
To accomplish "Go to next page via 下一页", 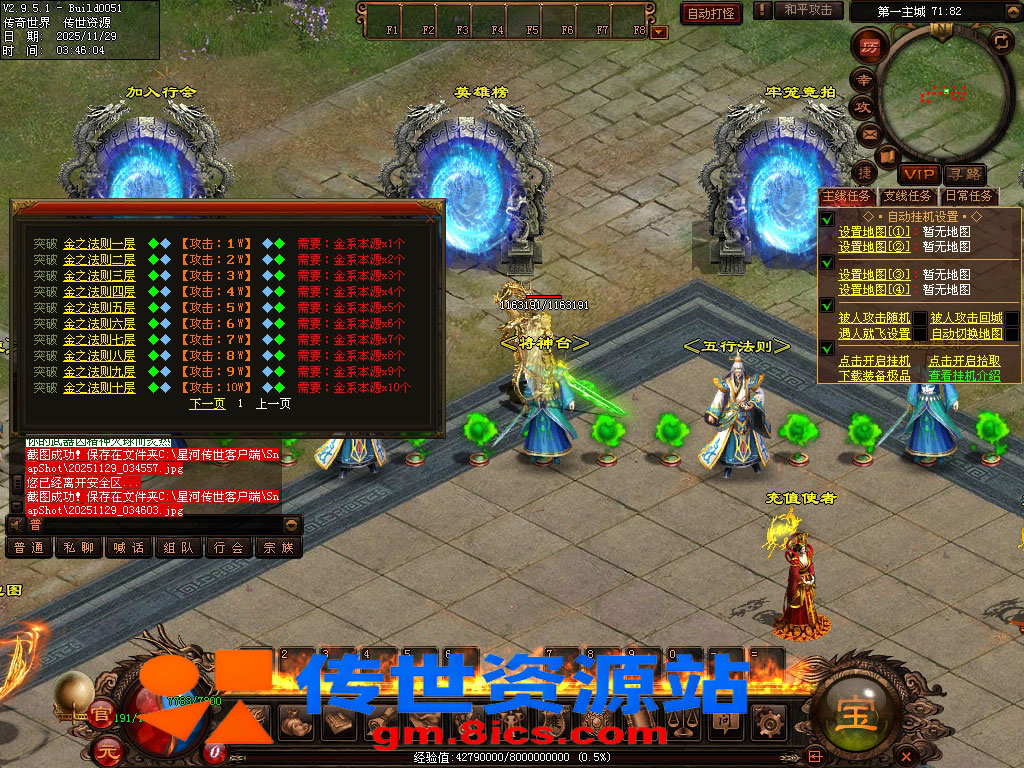I will [207, 404].
